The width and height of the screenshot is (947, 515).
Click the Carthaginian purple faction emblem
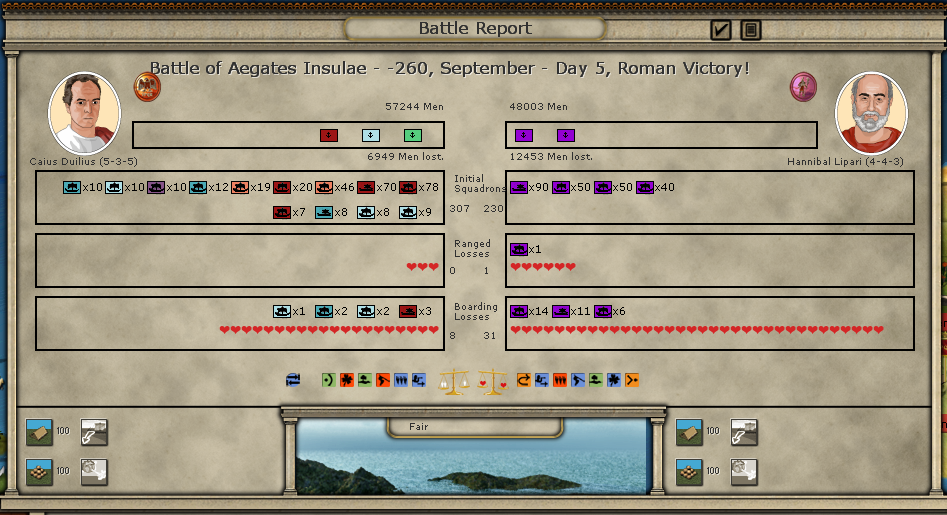pyautogui.click(x=803, y=87)
